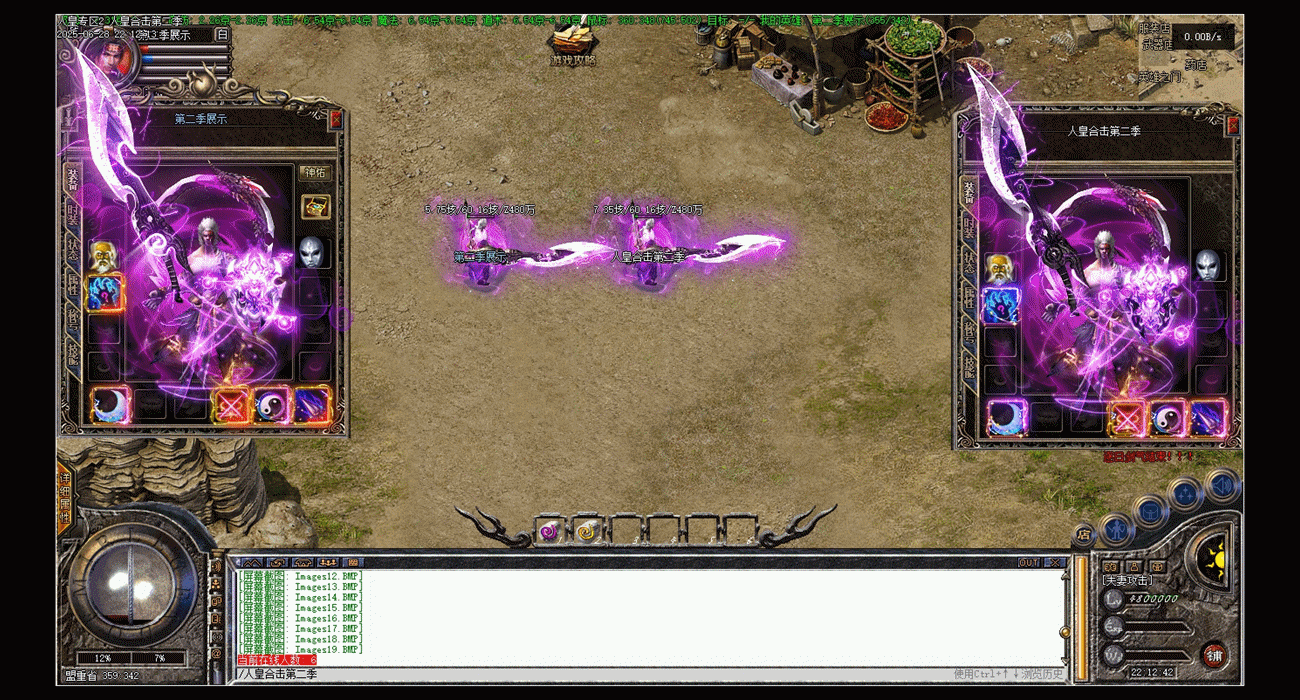Open the treasure chest icon in the left panel
This screenshot has height=700, width=1300.
(315, 206)
